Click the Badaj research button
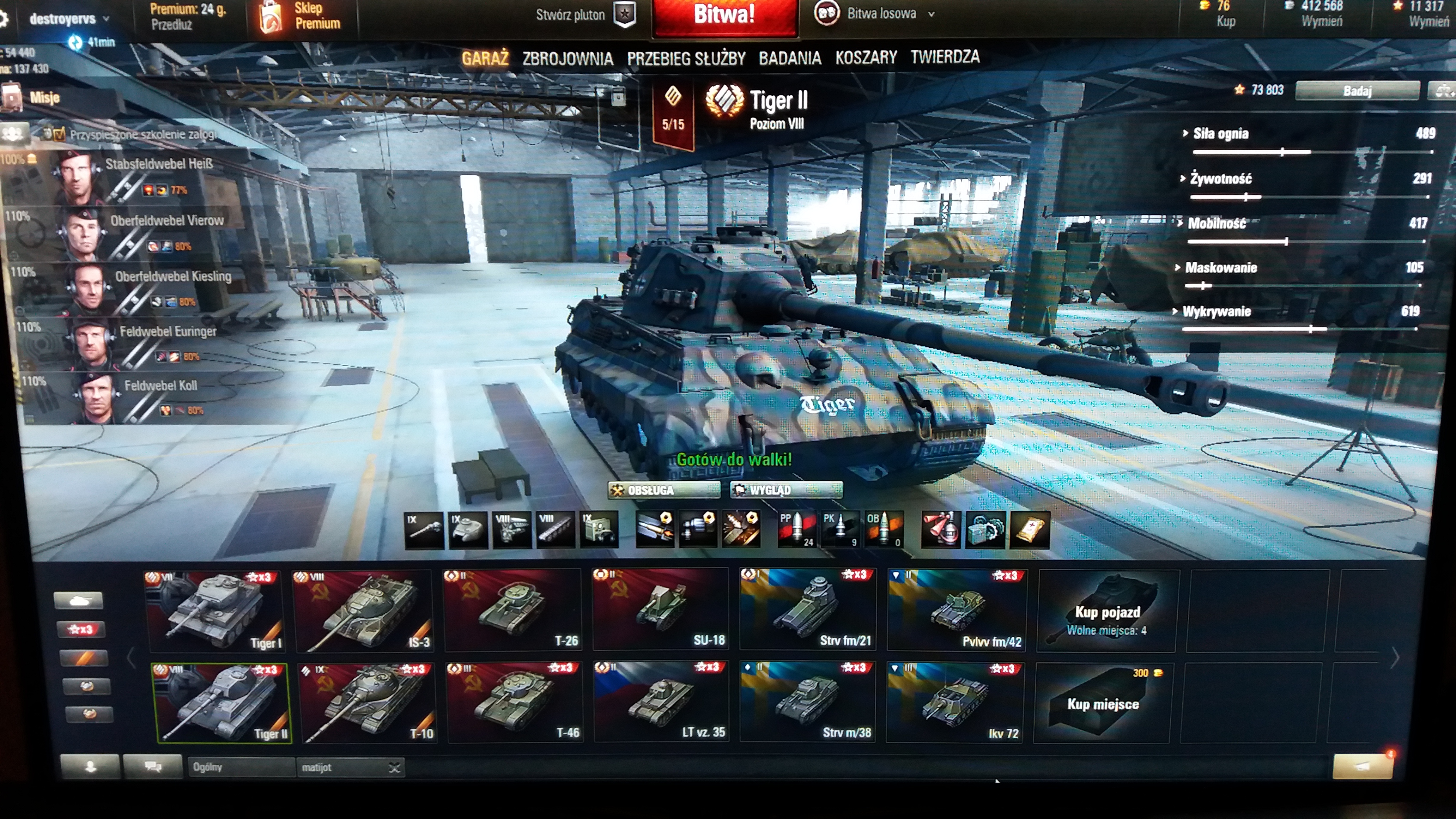Image resolution: width=1456 pixels, height=819 pixels. tap(1357, 91)
